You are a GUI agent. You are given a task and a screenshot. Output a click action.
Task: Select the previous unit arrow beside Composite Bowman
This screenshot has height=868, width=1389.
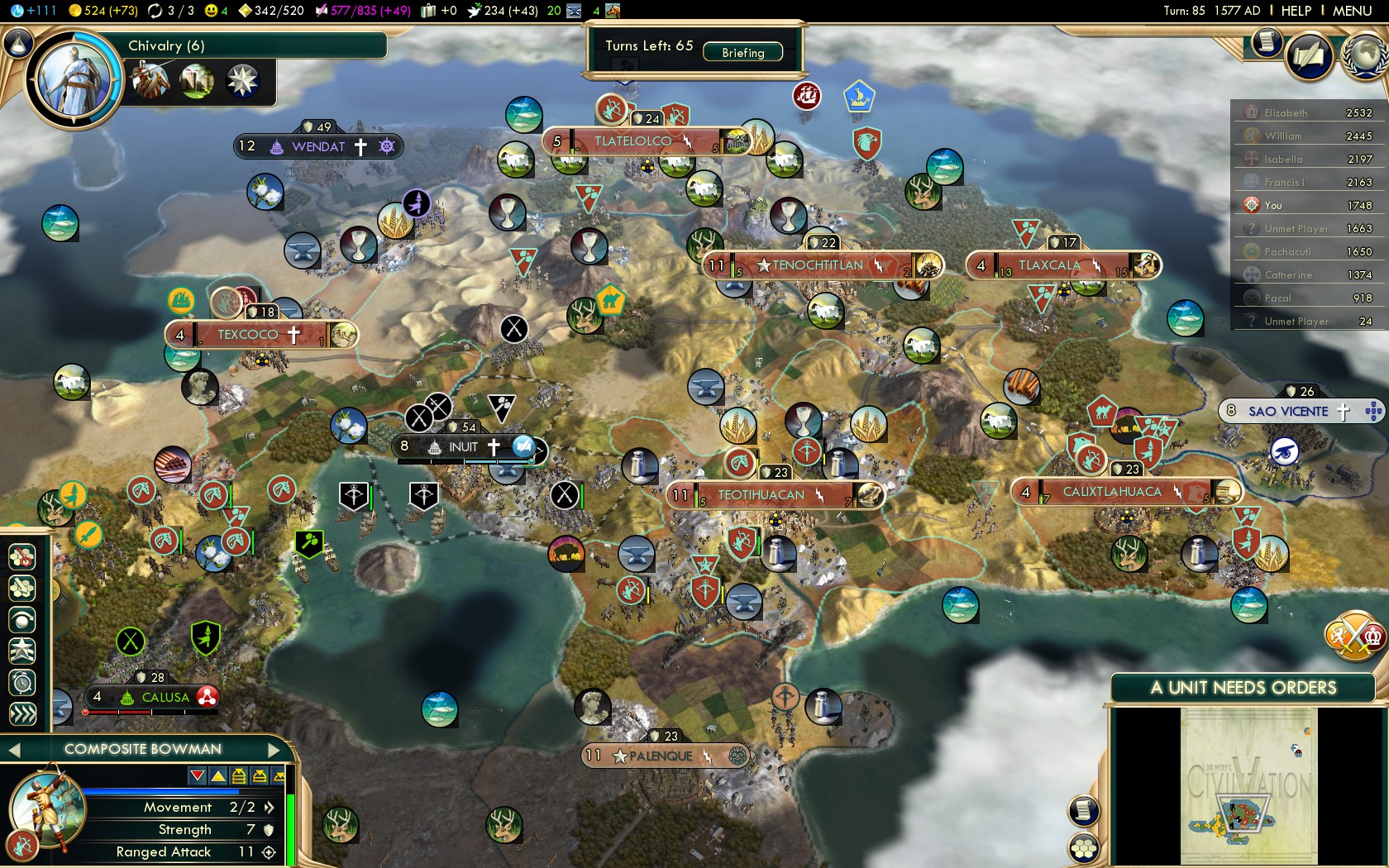click(x=13, y=750)
